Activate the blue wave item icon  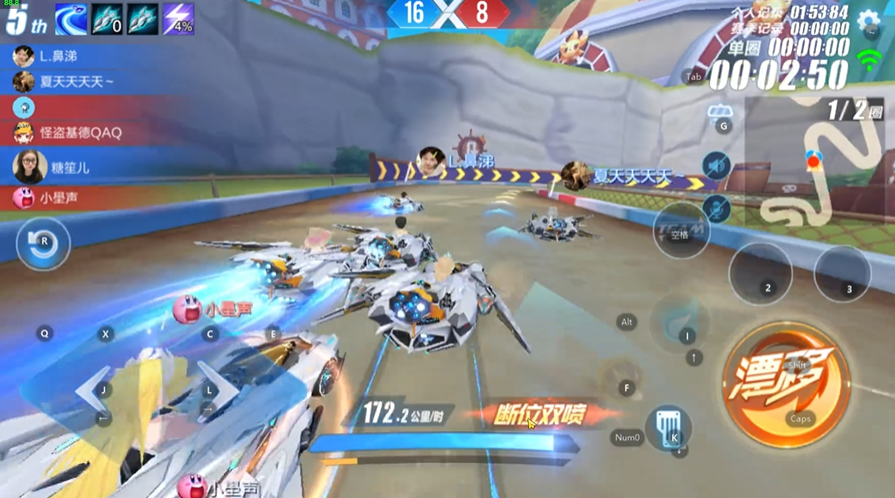[x=72, y=18]
